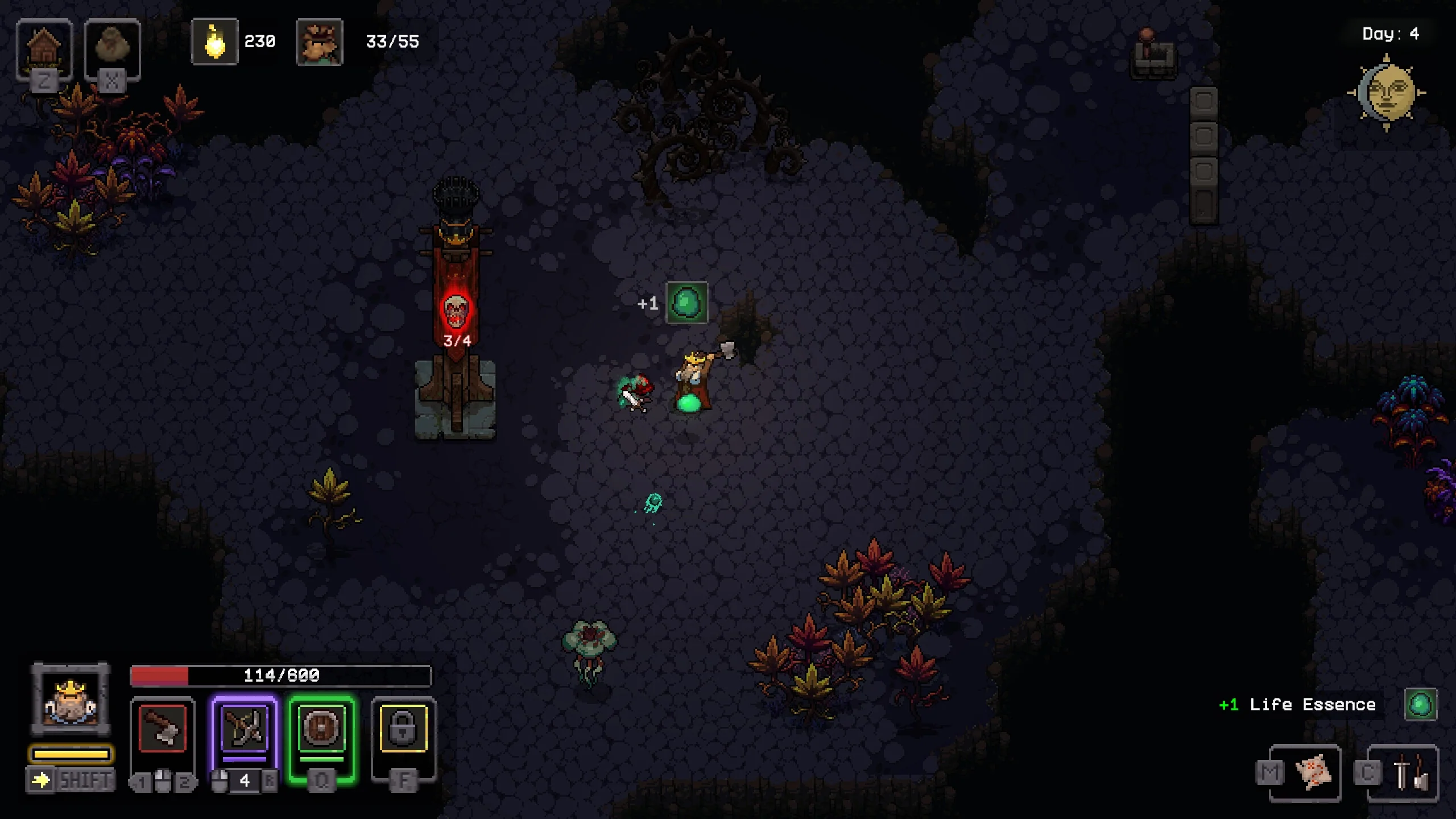The image size is (1456, 819).
Task: Click the yellow flame currency icon
Action: 215,42
